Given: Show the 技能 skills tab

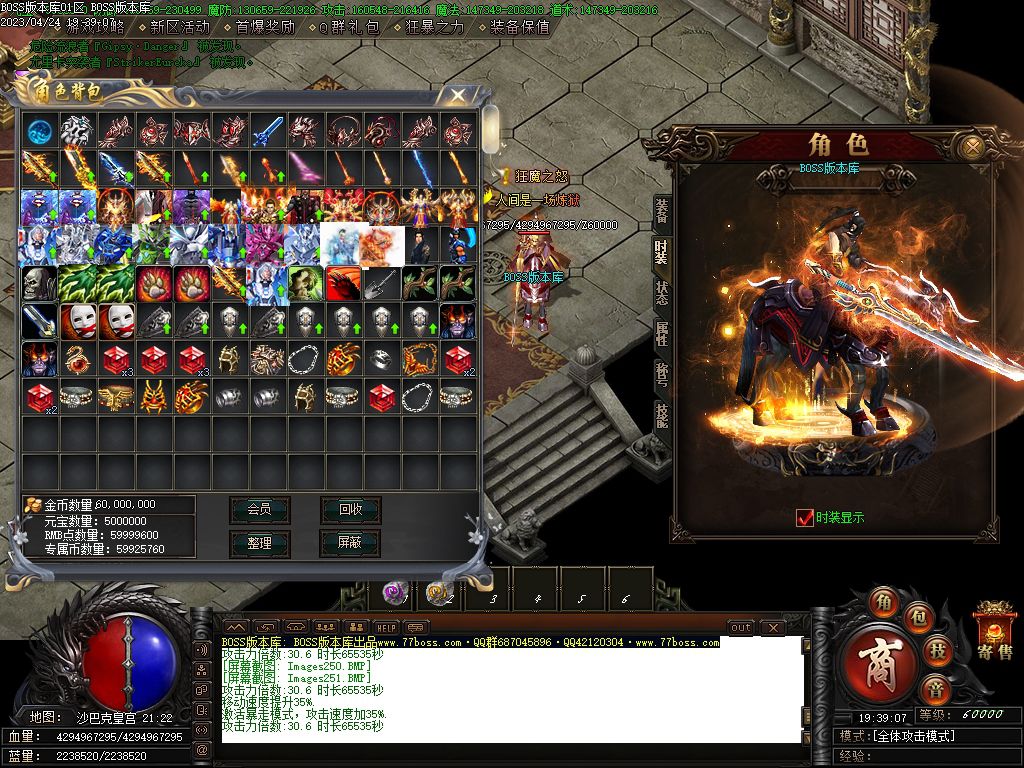Looking at the screenshot, I should tap(662, 414).
